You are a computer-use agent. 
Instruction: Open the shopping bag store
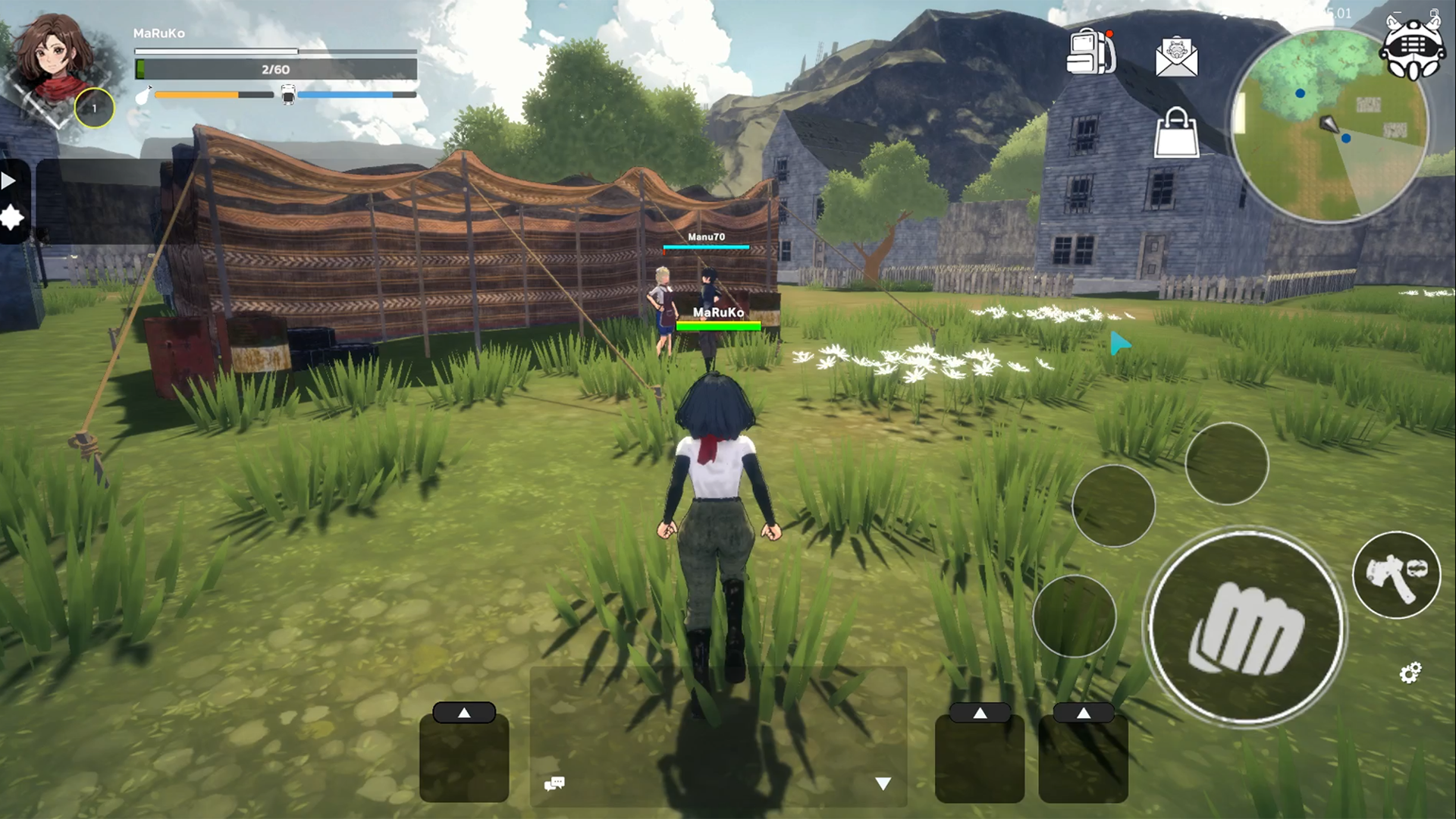point(1176,133)
